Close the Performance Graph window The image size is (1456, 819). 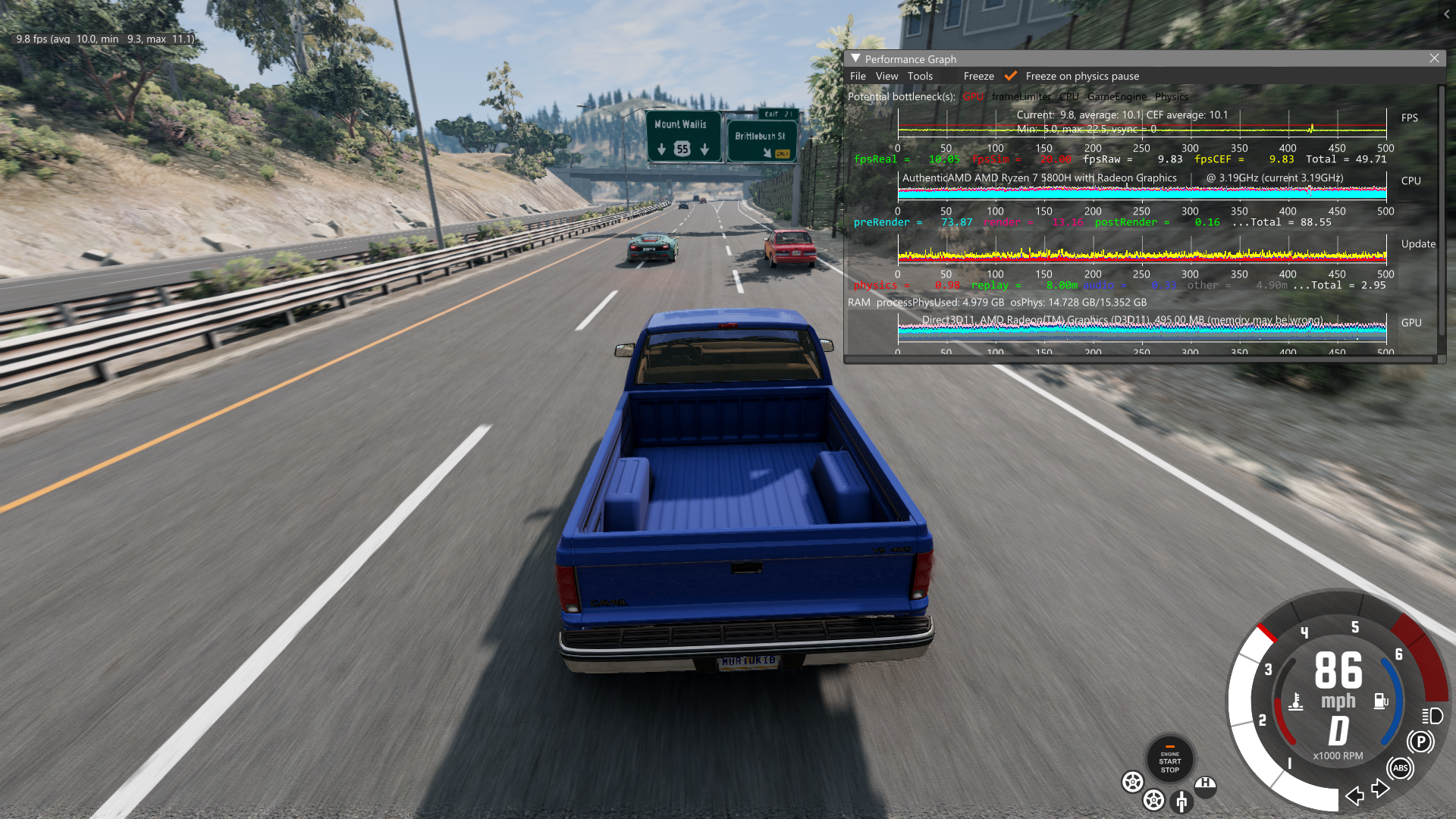point(1434,58)
